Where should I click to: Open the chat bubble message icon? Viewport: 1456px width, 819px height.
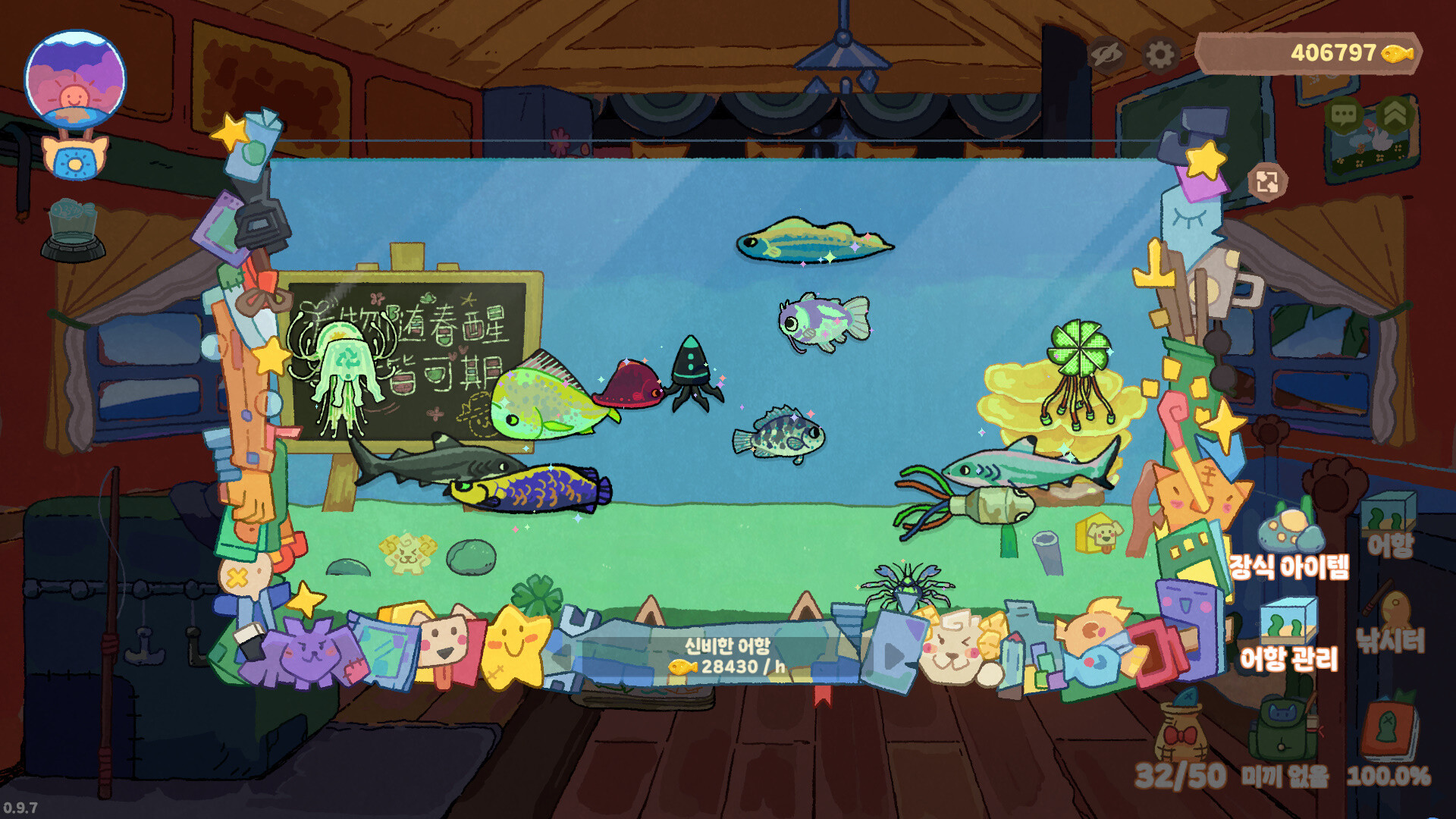(x=1343, y=115)
